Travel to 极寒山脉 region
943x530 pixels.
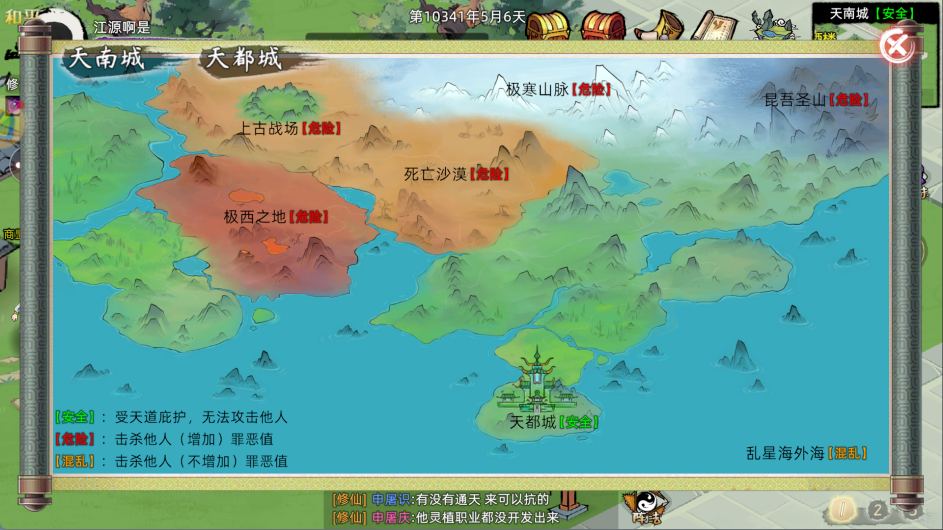click(557, 89)
